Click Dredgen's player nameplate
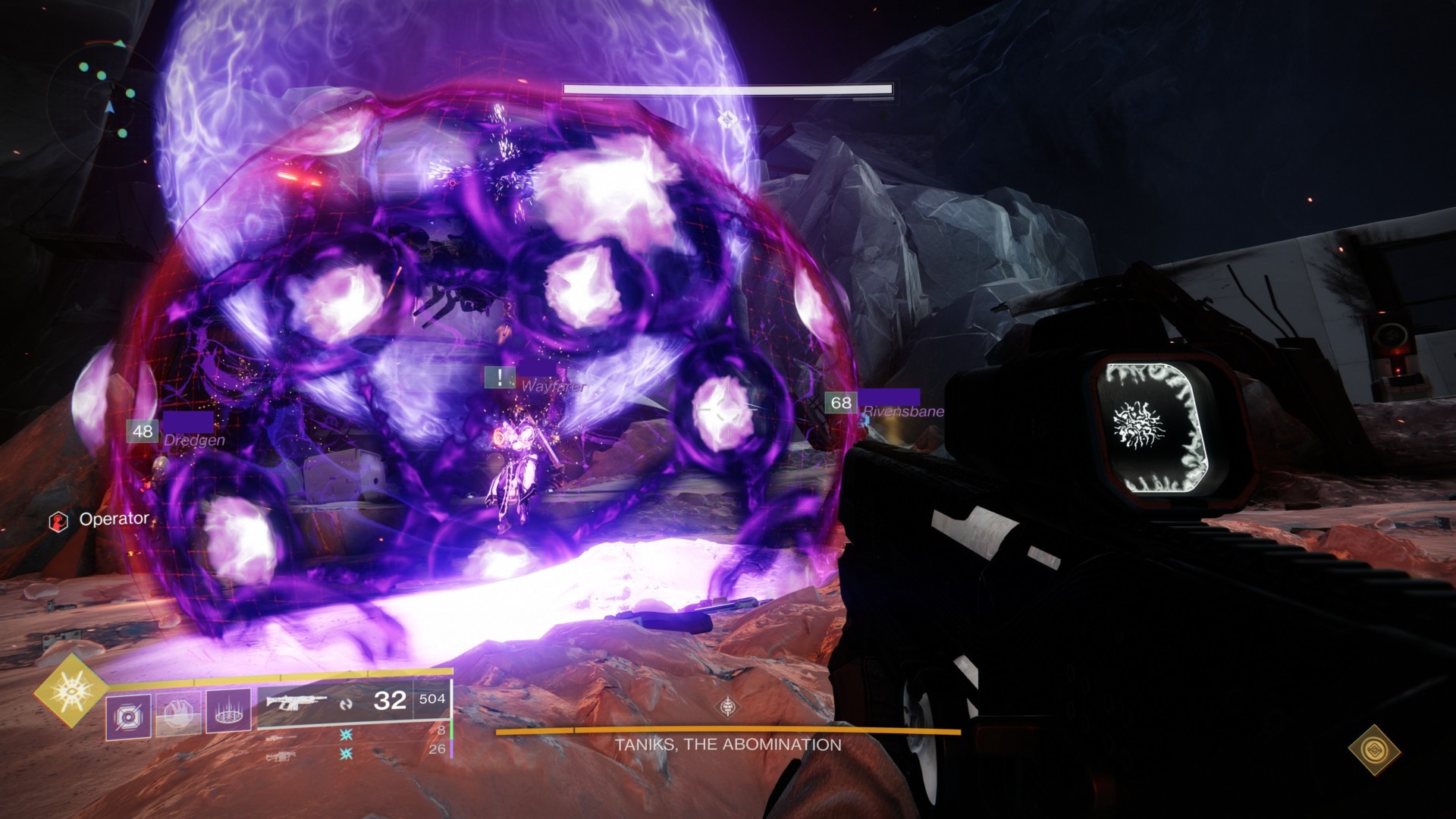This screenshot has height=819, width=1456. [x=180, y=432]
